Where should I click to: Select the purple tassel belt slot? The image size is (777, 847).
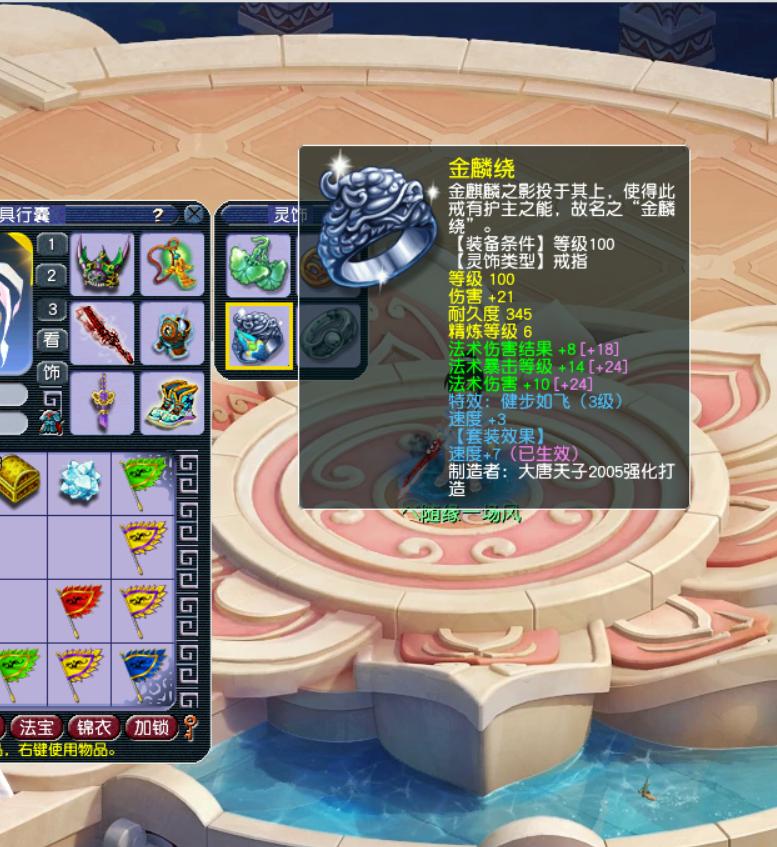click(102, 403)
